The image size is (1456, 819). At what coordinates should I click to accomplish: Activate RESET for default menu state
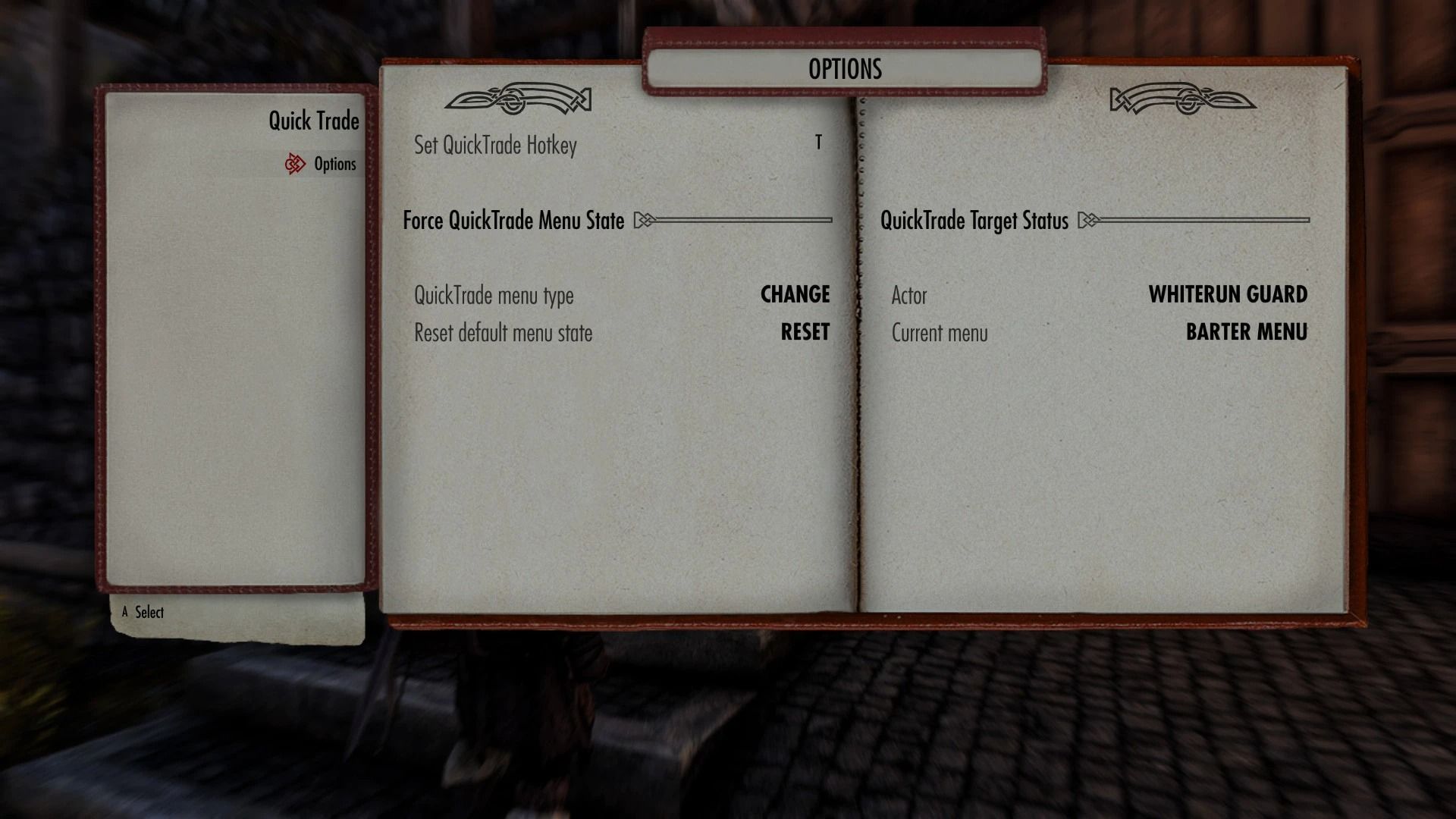pyautogui.click(x=804, y=332)
